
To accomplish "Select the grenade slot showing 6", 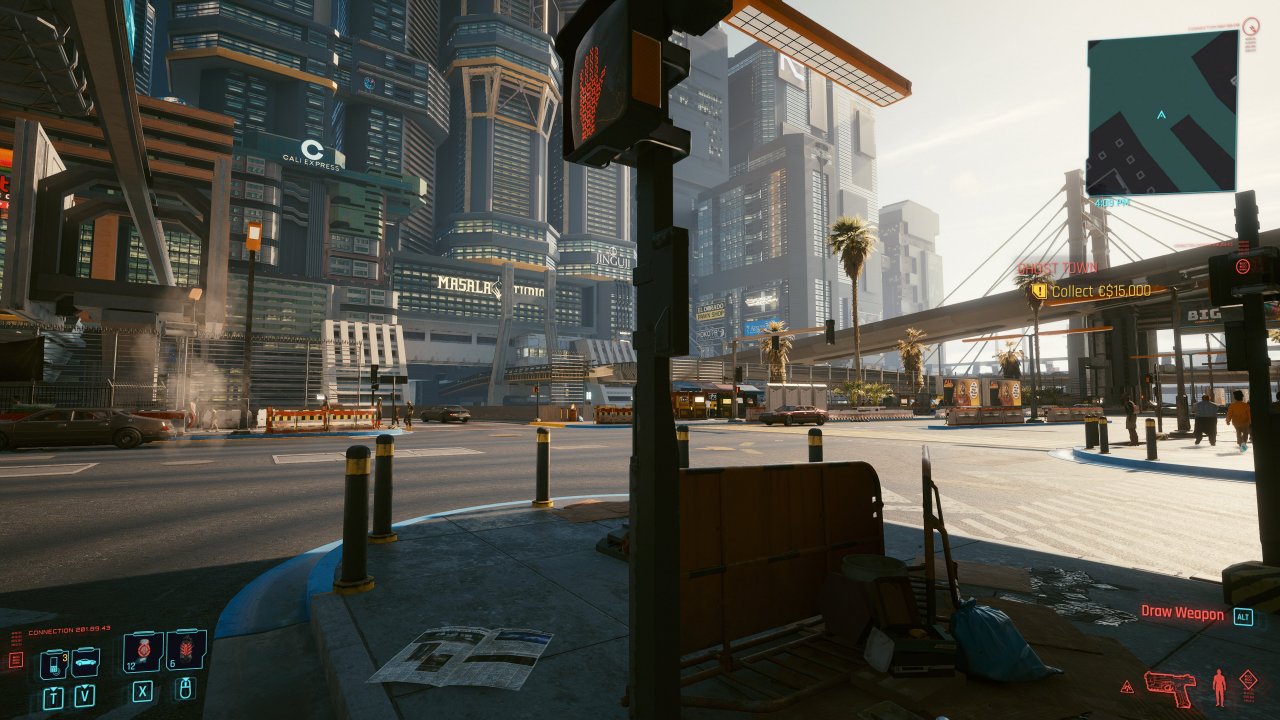I will click(186, 650).
